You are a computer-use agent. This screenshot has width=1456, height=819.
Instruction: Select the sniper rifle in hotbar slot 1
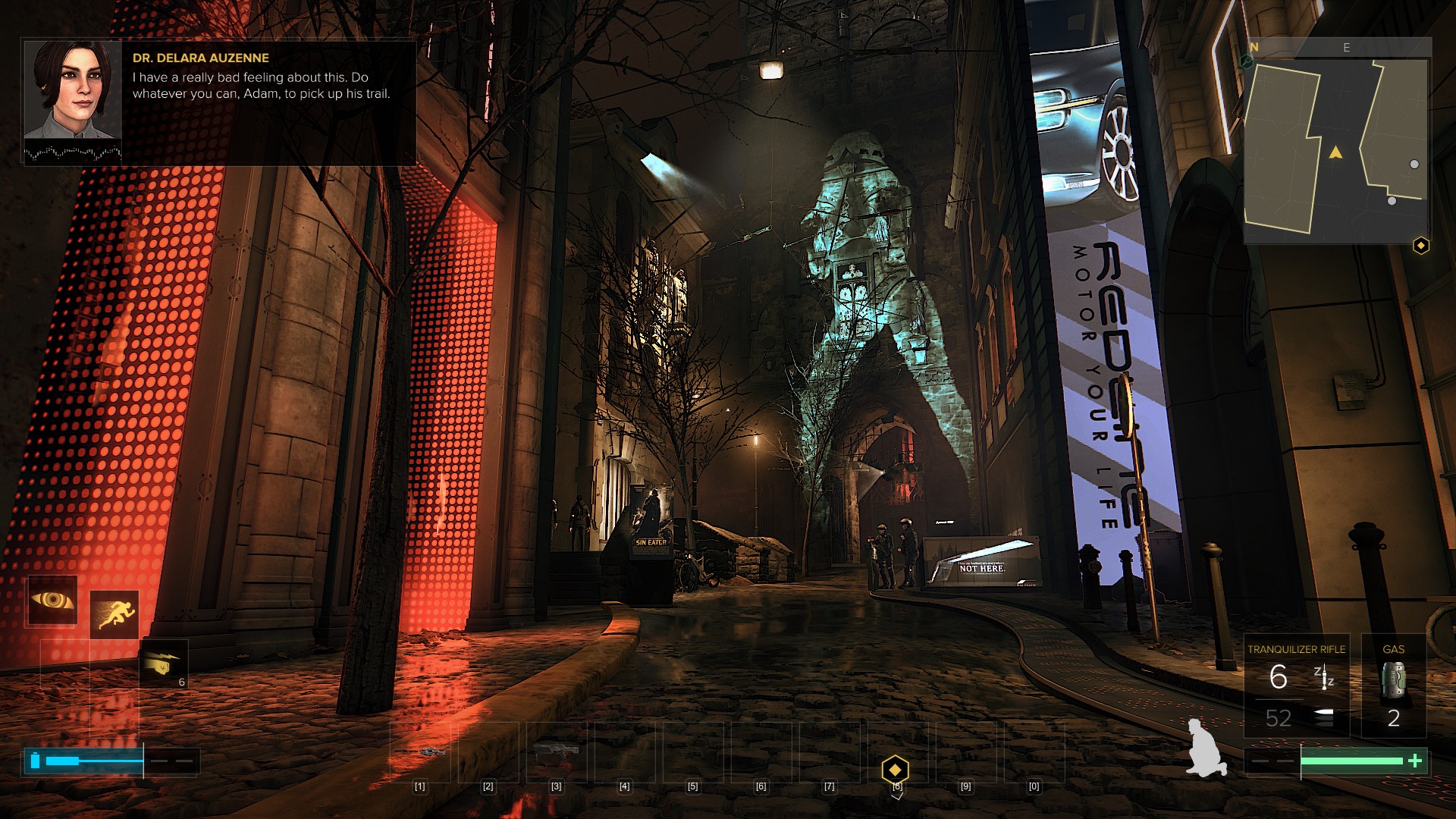tap(420, 752)
